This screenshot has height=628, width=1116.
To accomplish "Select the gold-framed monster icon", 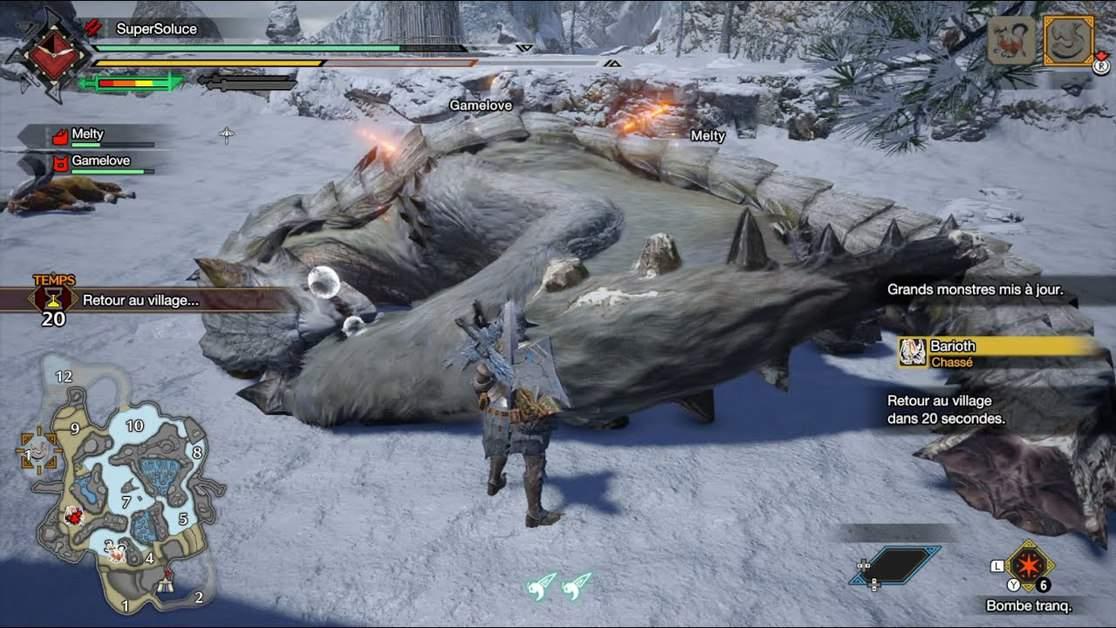I will point(1068,41).
